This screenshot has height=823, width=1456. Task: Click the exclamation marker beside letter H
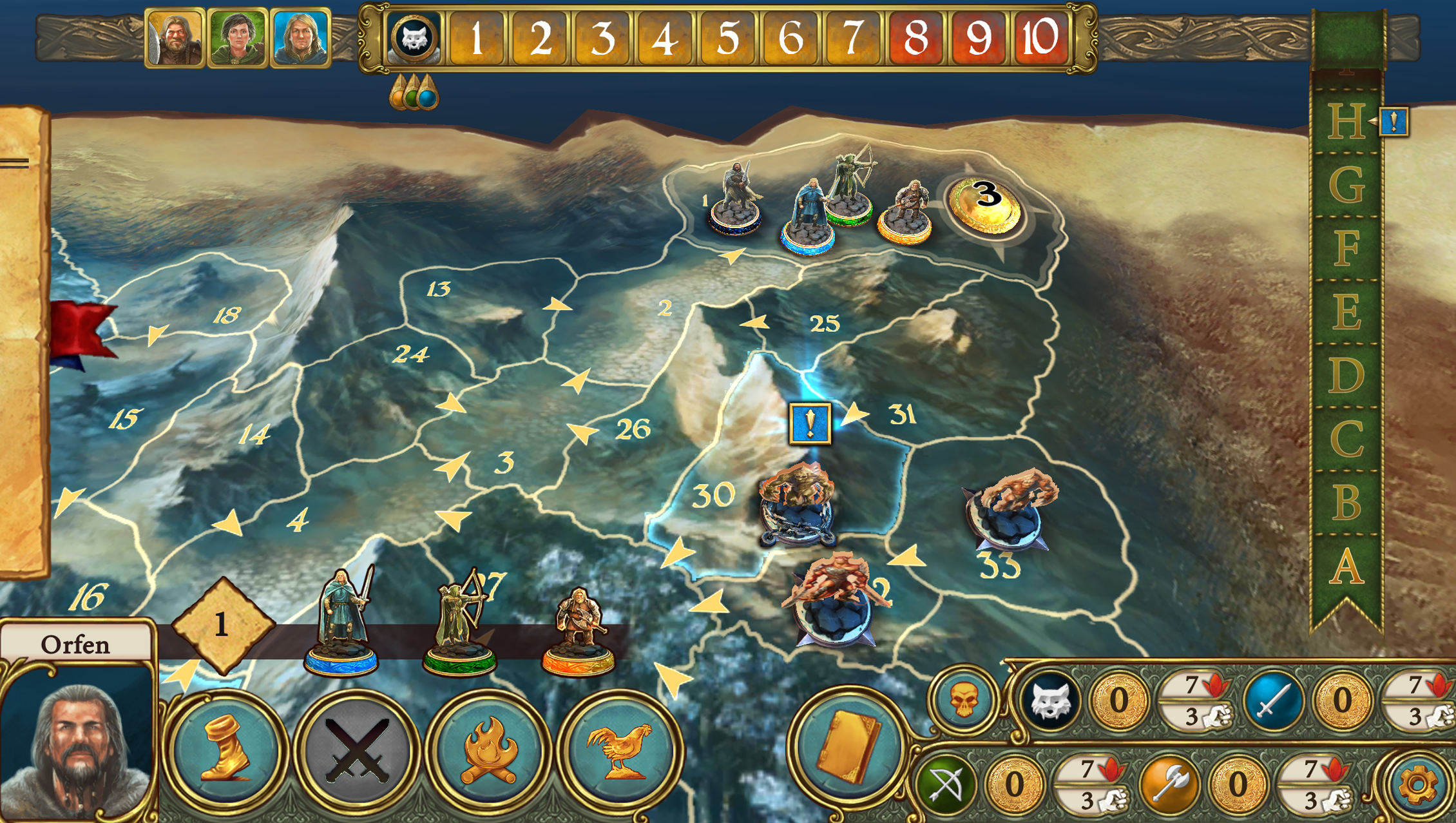coord(1394,122)
